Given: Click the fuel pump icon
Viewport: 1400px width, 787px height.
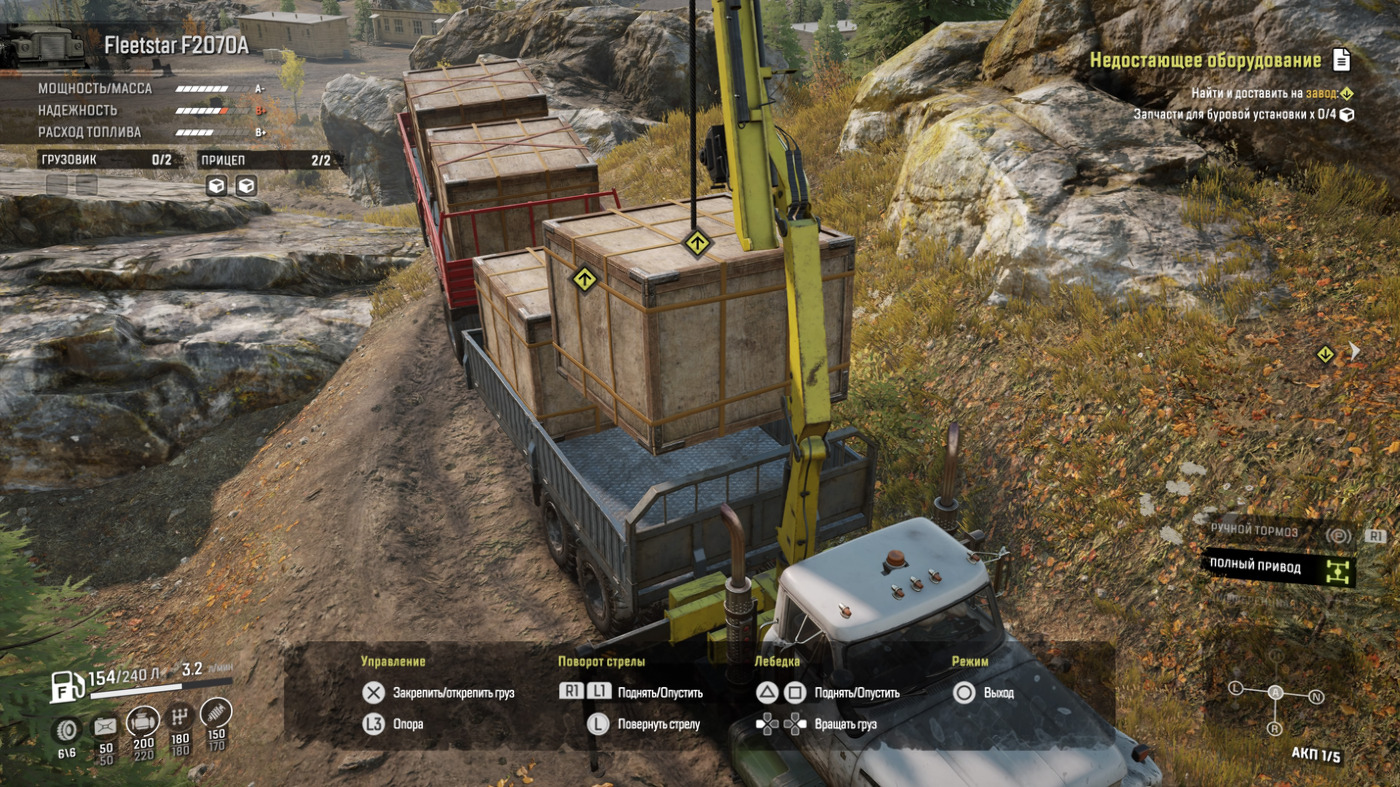Looking at the screenshot, I should point(68,686).
